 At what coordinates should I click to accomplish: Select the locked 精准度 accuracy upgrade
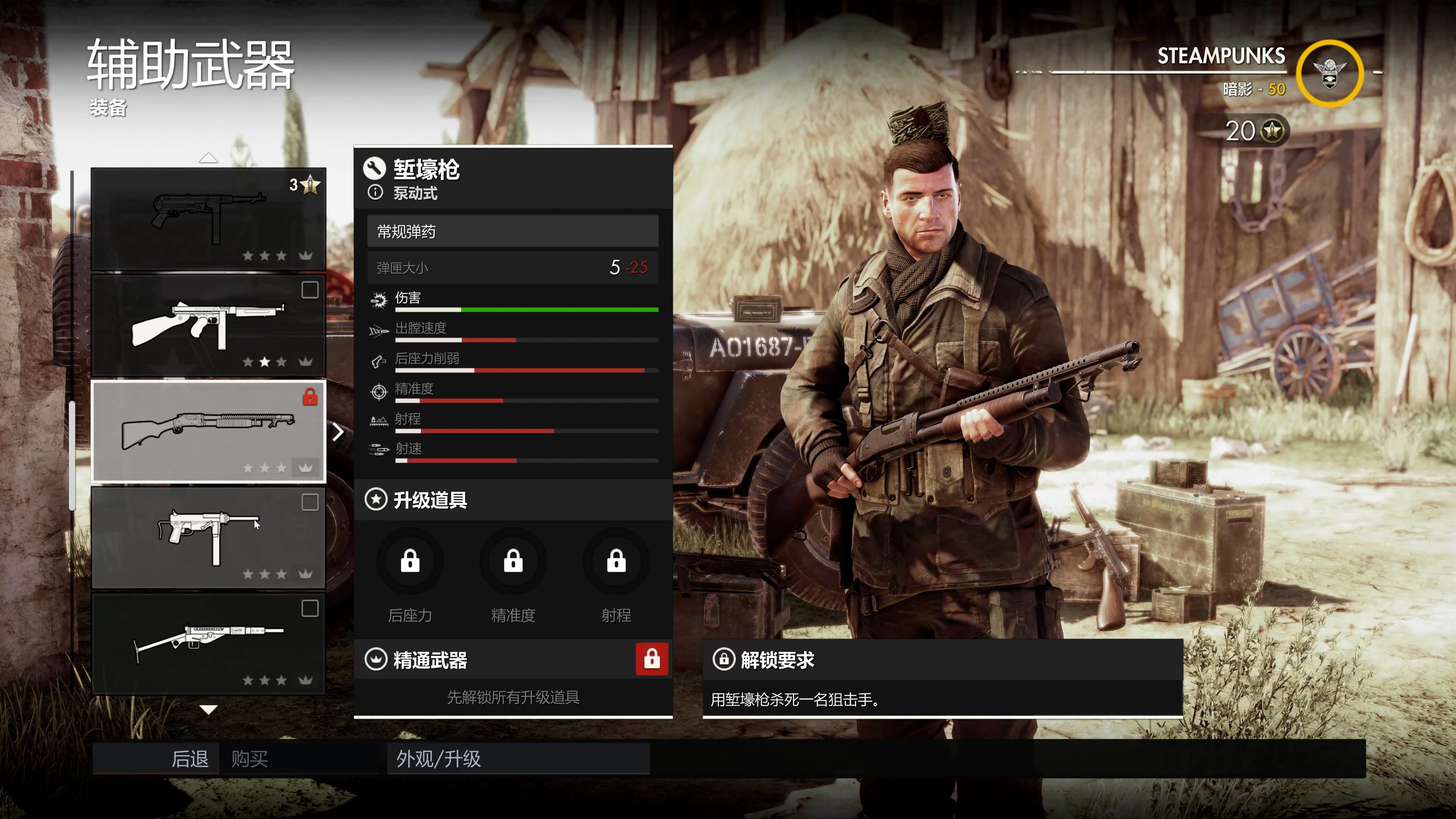513,562
